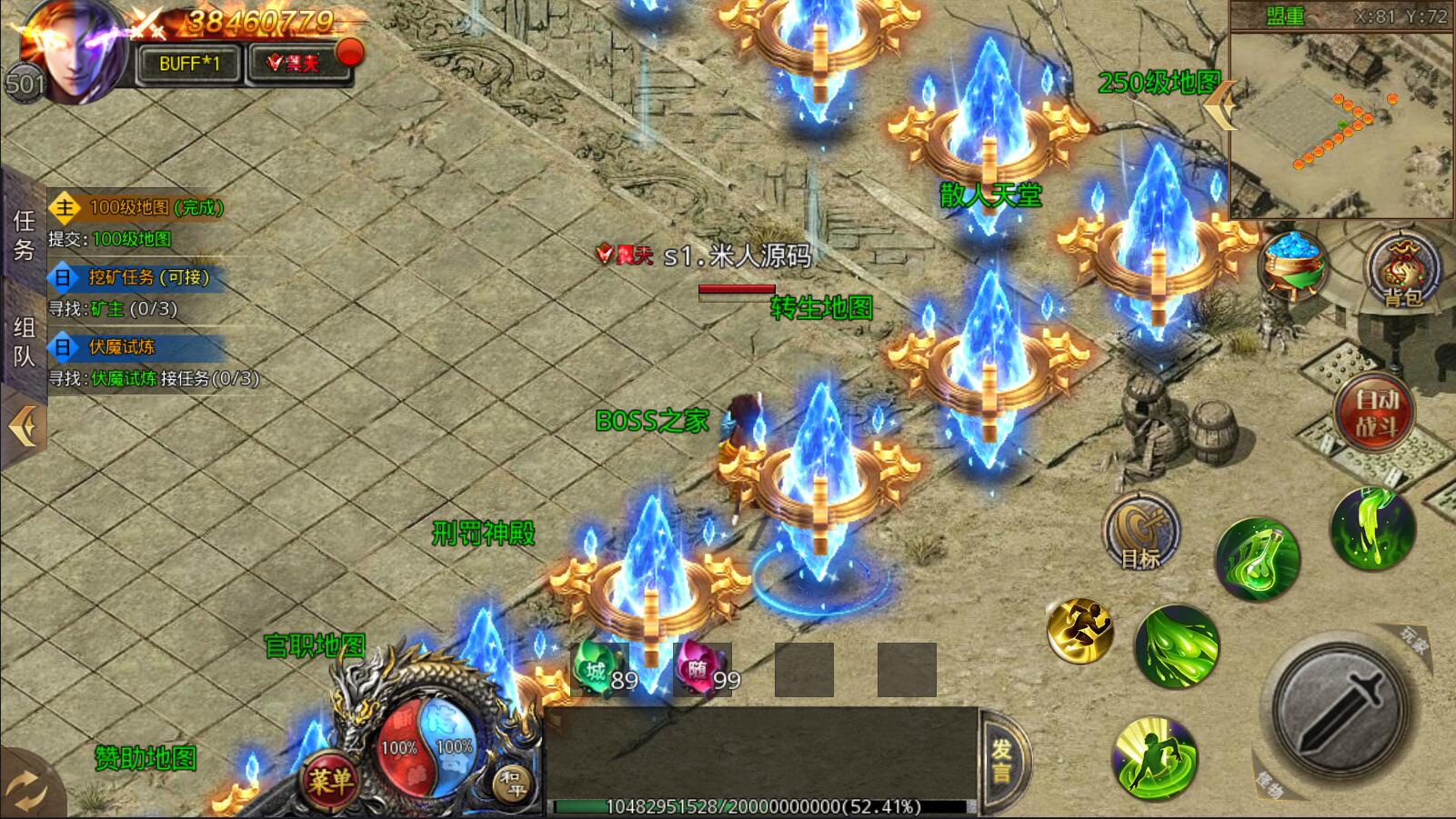This screenshot has height=819, width=1456.
Task: Switch to the 组队 team tab
Action: (x=24, y=342)
